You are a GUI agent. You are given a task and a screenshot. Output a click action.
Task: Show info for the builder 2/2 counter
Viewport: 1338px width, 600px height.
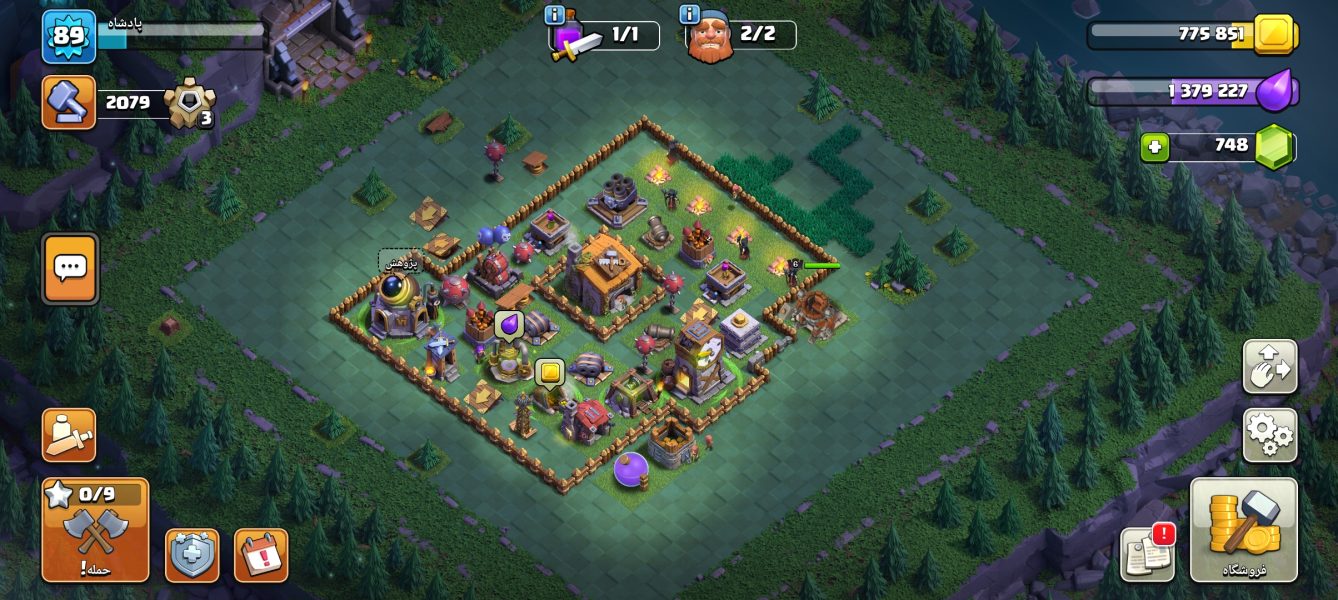coord(689,15)
